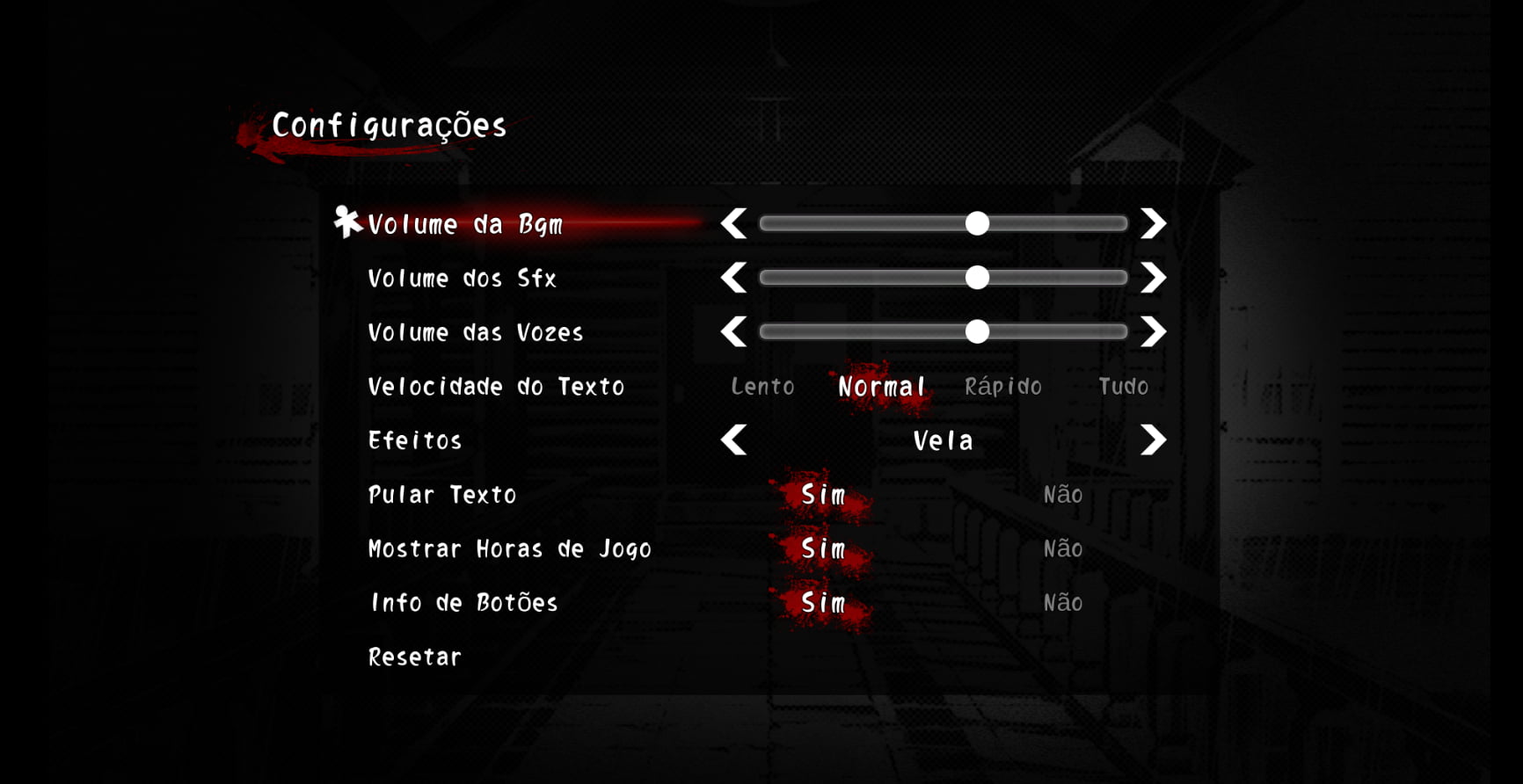Increase Volume das Vozes with right arrow
Image resolution: width=1523 pixels, height=784 pixels.
(x=1153, y=332)
